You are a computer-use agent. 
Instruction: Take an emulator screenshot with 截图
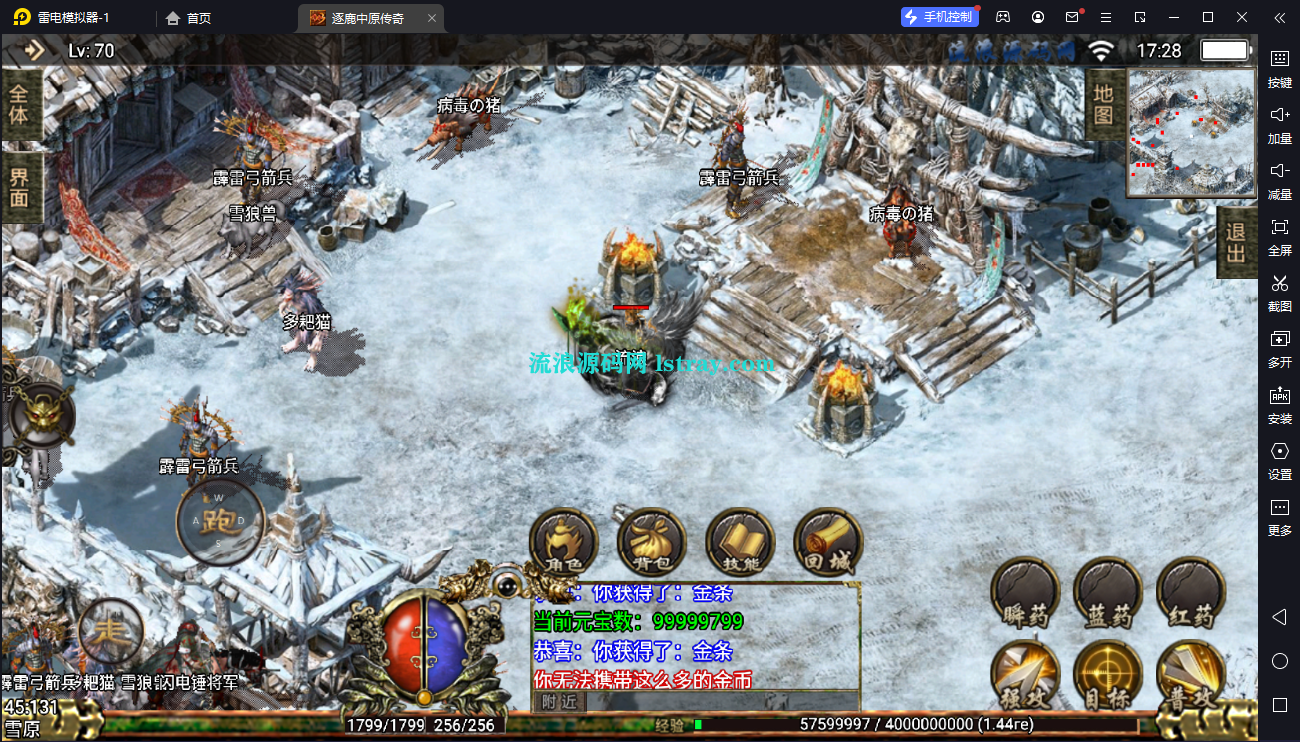pos(1279,292)
